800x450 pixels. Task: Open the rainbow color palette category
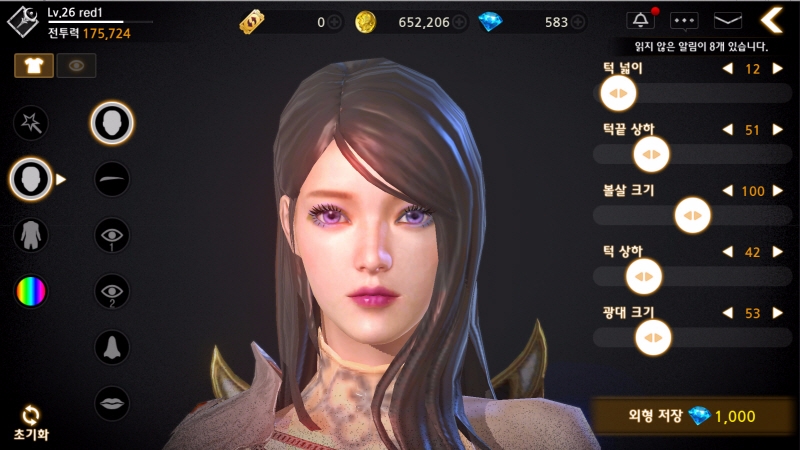(x=31, y=291)
